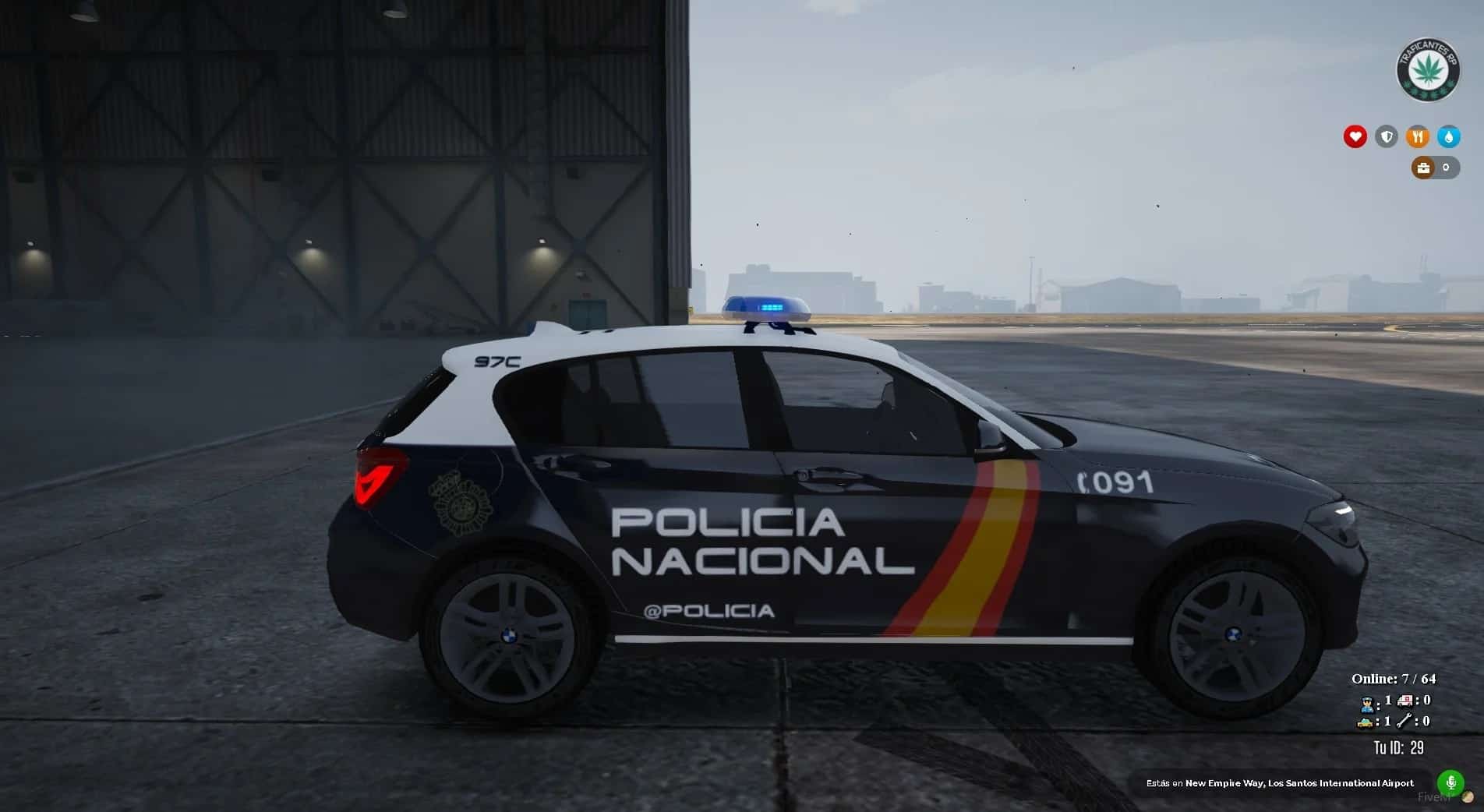
Task: Click the ambulance online counter icon
Action: (x=1405, y=701)
